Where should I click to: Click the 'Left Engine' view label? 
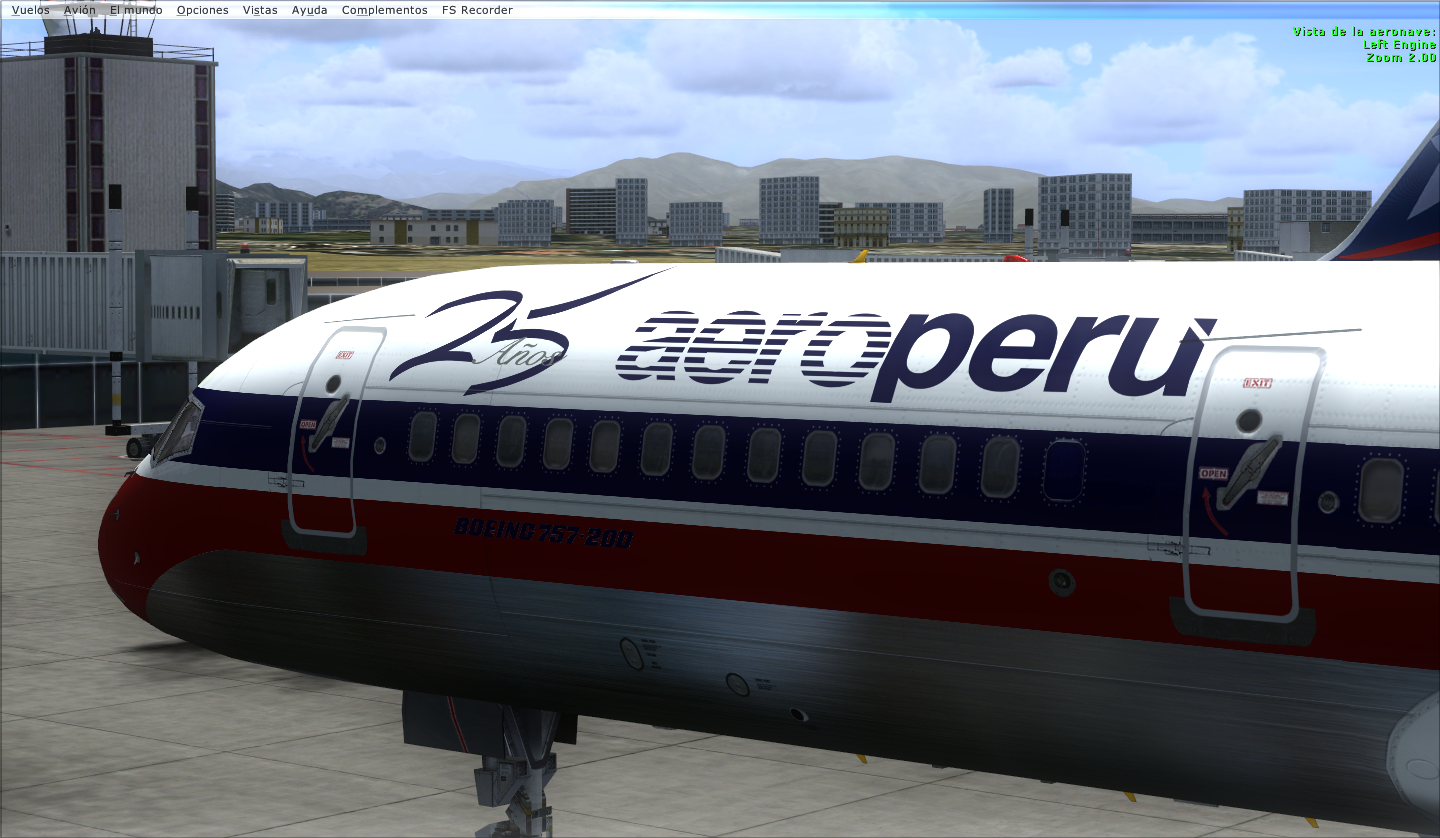click(1398, 44)
